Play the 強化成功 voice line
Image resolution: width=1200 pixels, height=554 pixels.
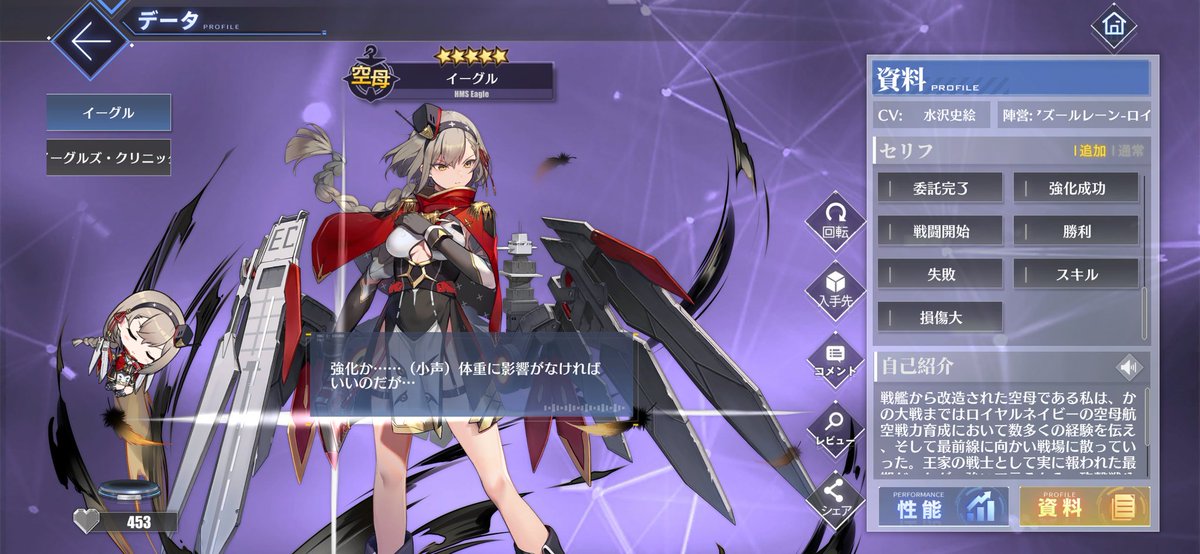tap(1076, 187)
